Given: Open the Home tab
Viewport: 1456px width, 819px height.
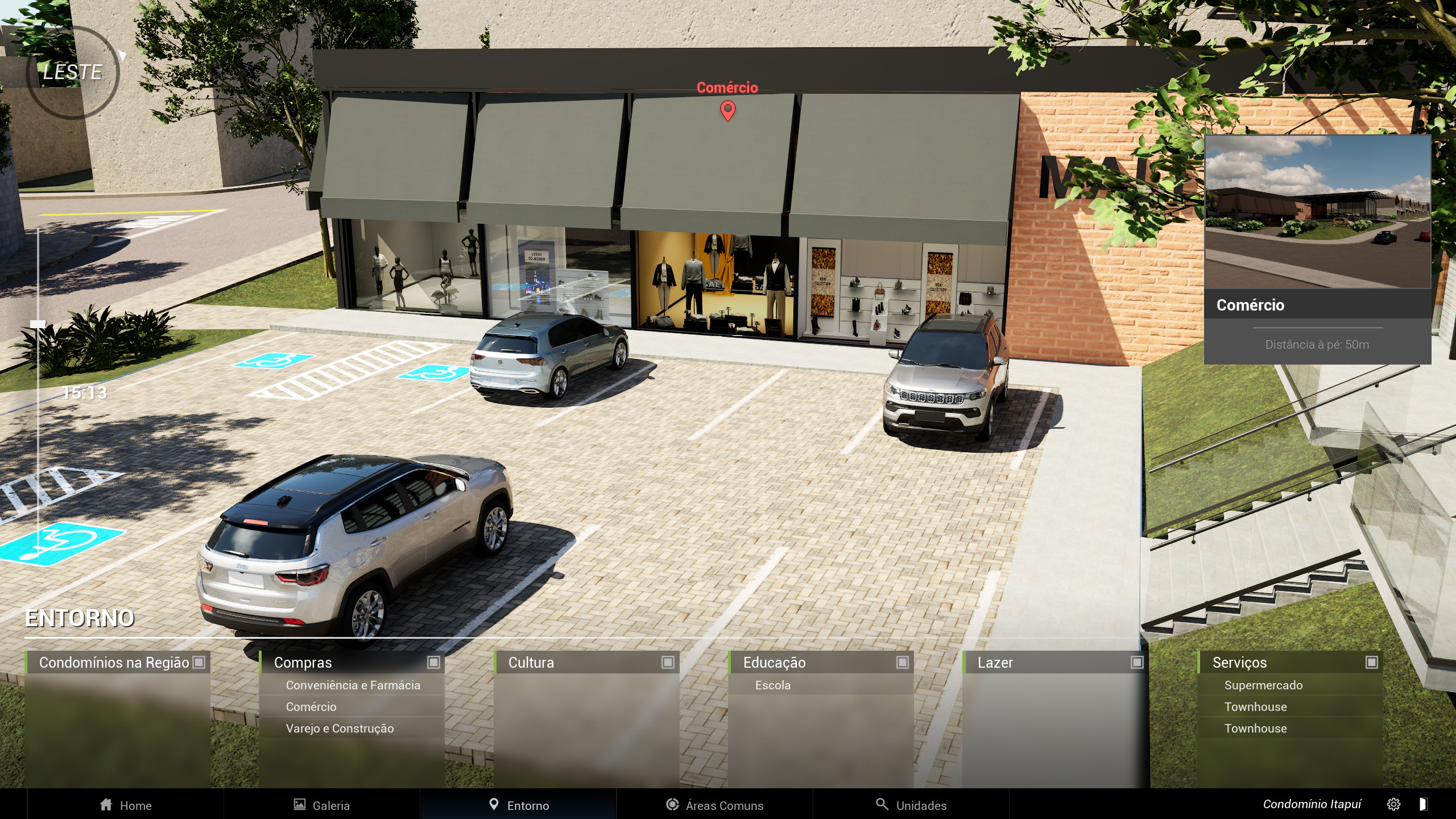Looking at the screenshot, I should click(126, 805).
